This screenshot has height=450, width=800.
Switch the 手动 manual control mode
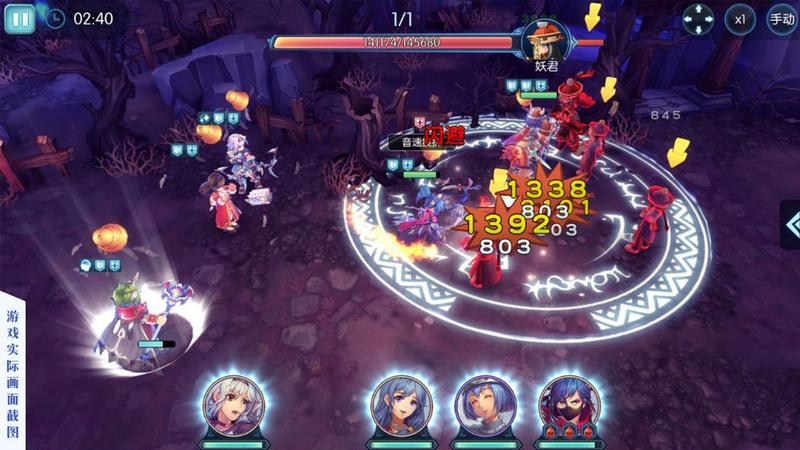(x=781, y=19)
